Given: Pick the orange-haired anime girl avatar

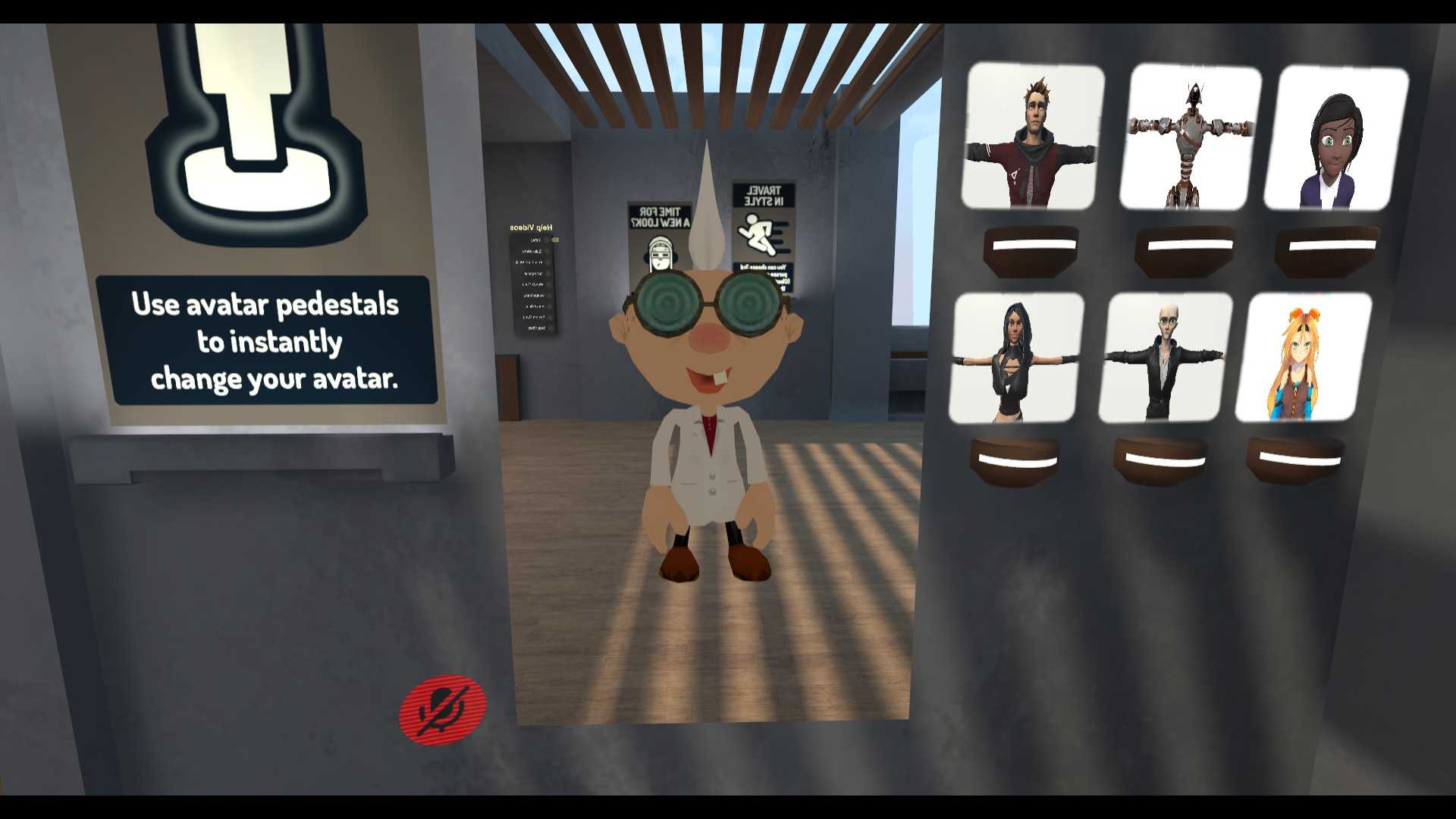Looking at the screenshot, I should [1303, 358].
